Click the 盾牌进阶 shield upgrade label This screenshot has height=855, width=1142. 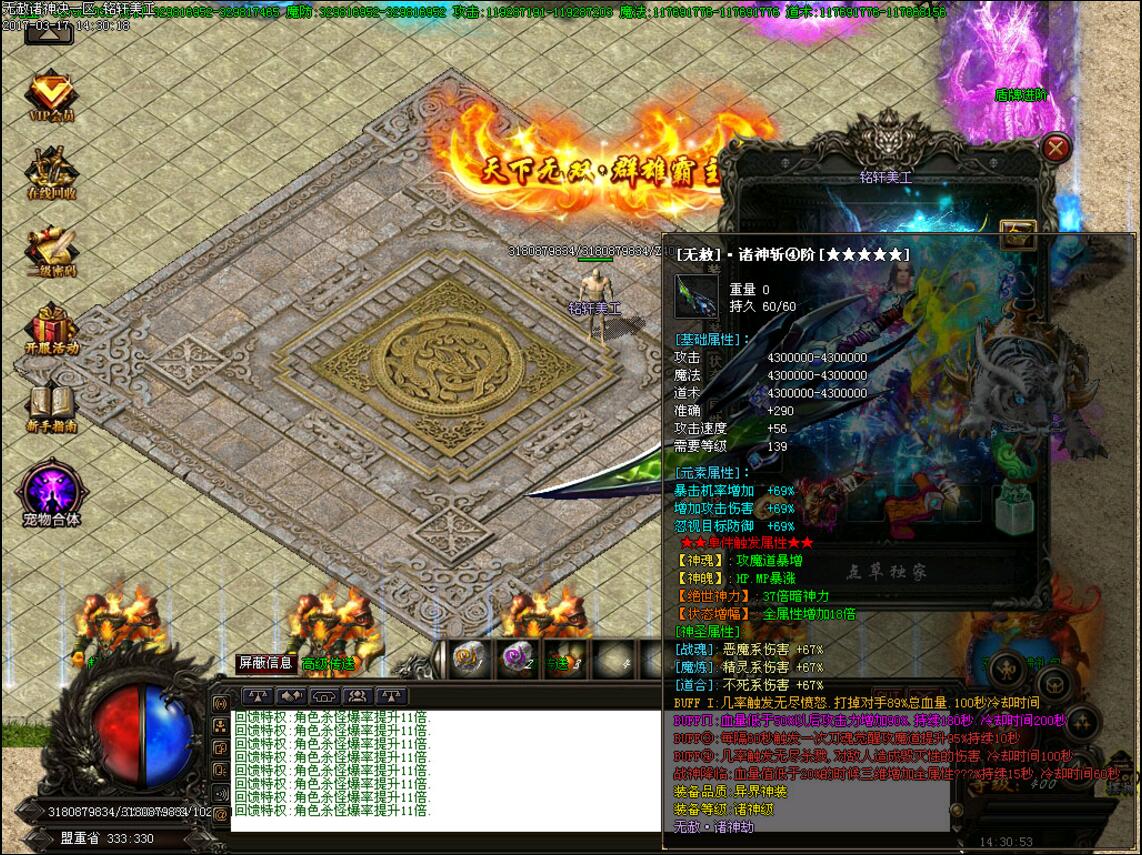point(1020,96)
